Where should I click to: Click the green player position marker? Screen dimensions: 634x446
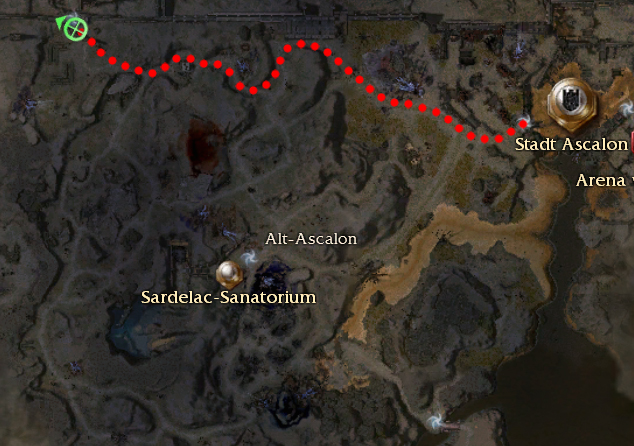pyautogui.click(x=73, y=29)
